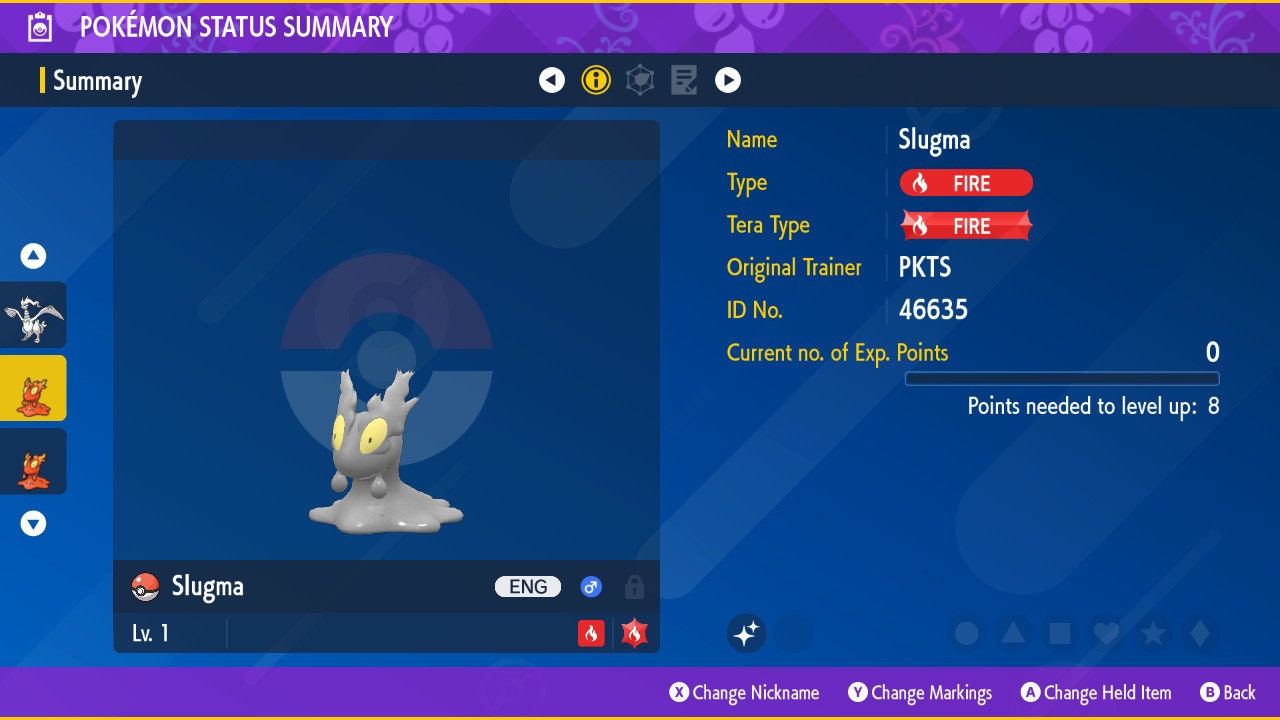Click the Change Nickname option

[745, 693]
